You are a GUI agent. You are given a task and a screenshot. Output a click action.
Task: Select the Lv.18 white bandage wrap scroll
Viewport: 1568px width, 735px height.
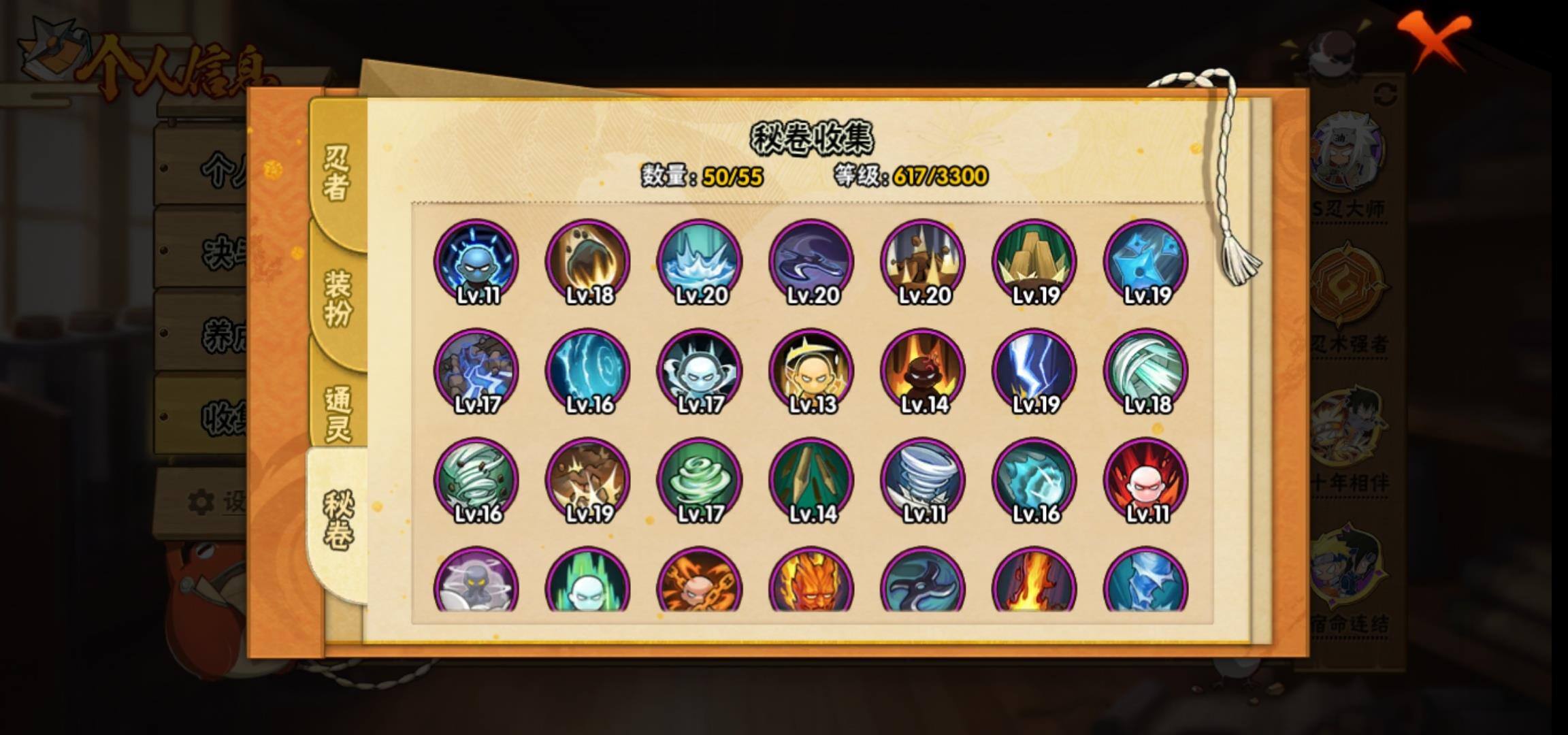(x=1146, y=371)
